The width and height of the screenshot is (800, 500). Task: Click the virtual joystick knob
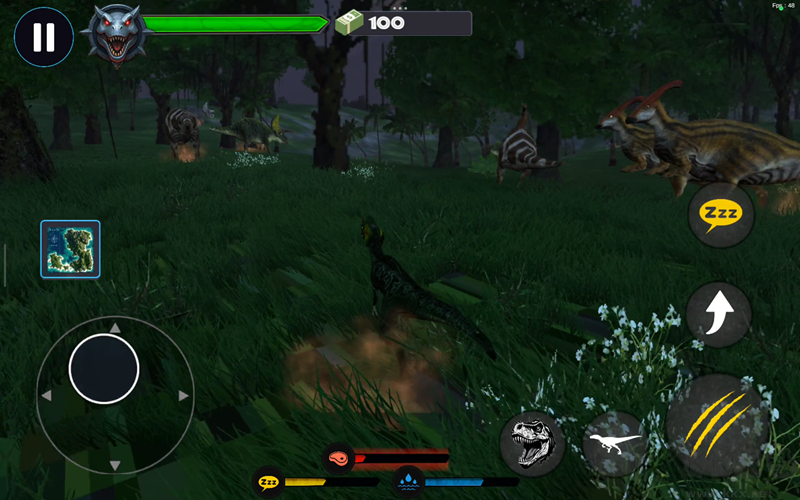104,369
